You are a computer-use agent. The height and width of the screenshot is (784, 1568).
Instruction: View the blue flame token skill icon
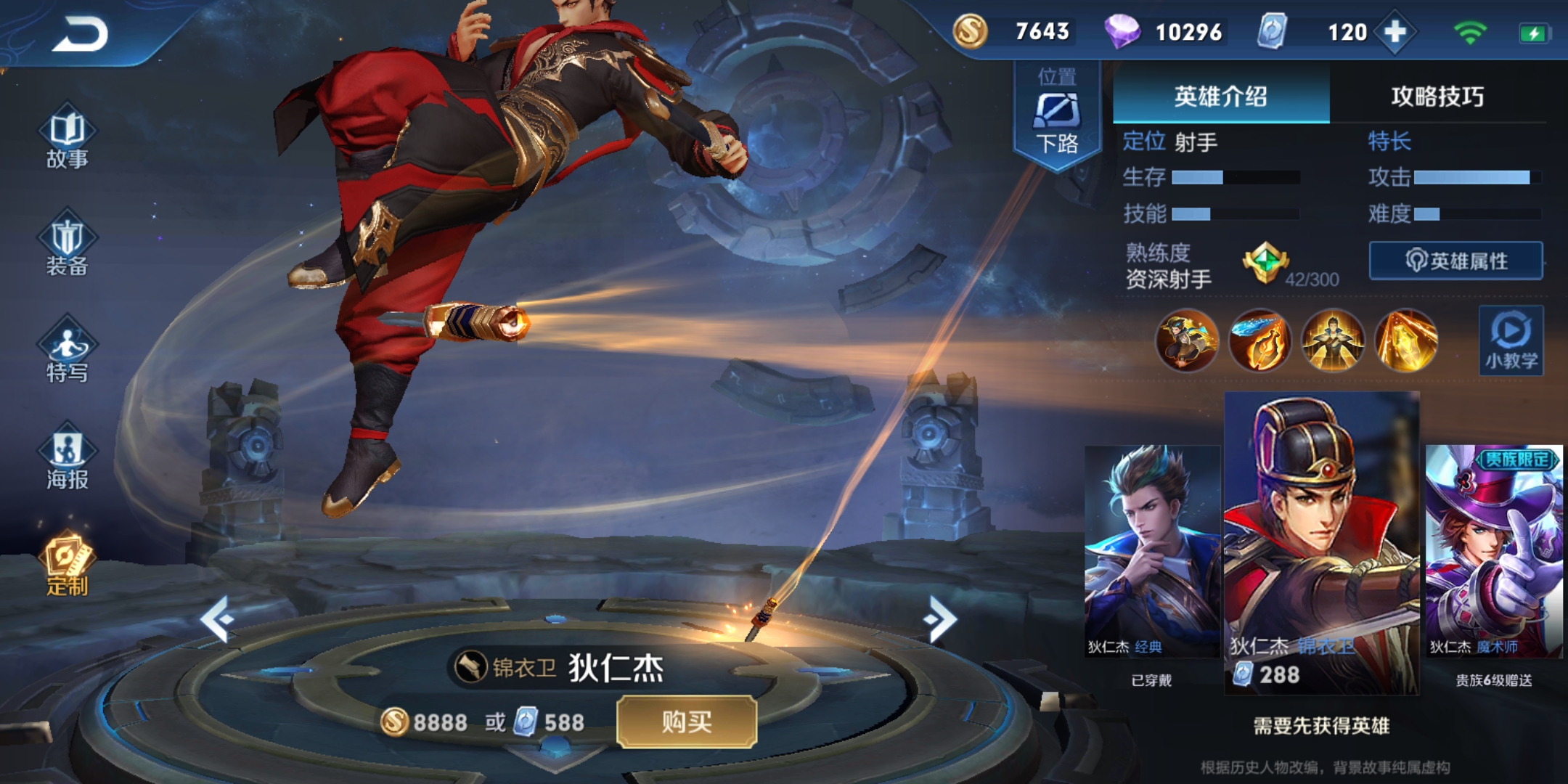(1259, 340)
